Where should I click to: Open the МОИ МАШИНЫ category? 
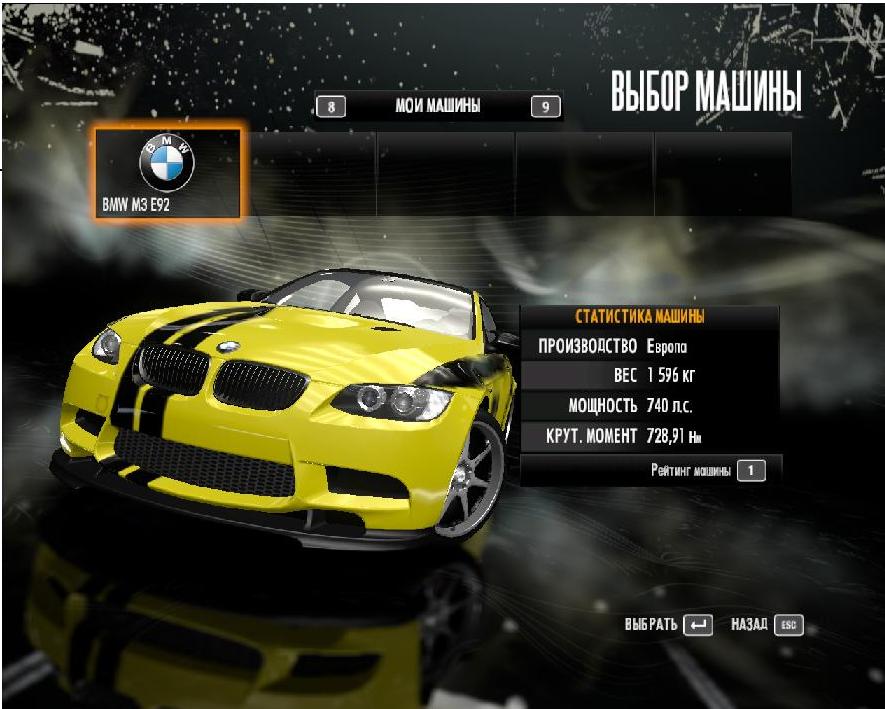[438, 105]
